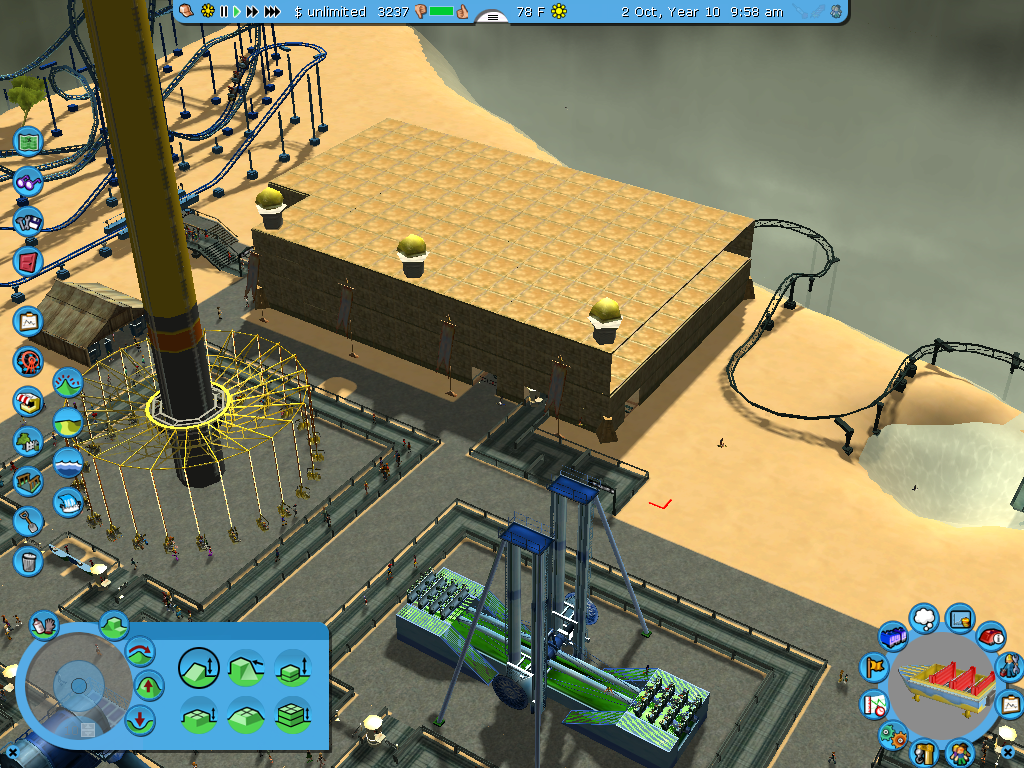
Task: Show the ride's yellow flag options
Action: (875, 667)
